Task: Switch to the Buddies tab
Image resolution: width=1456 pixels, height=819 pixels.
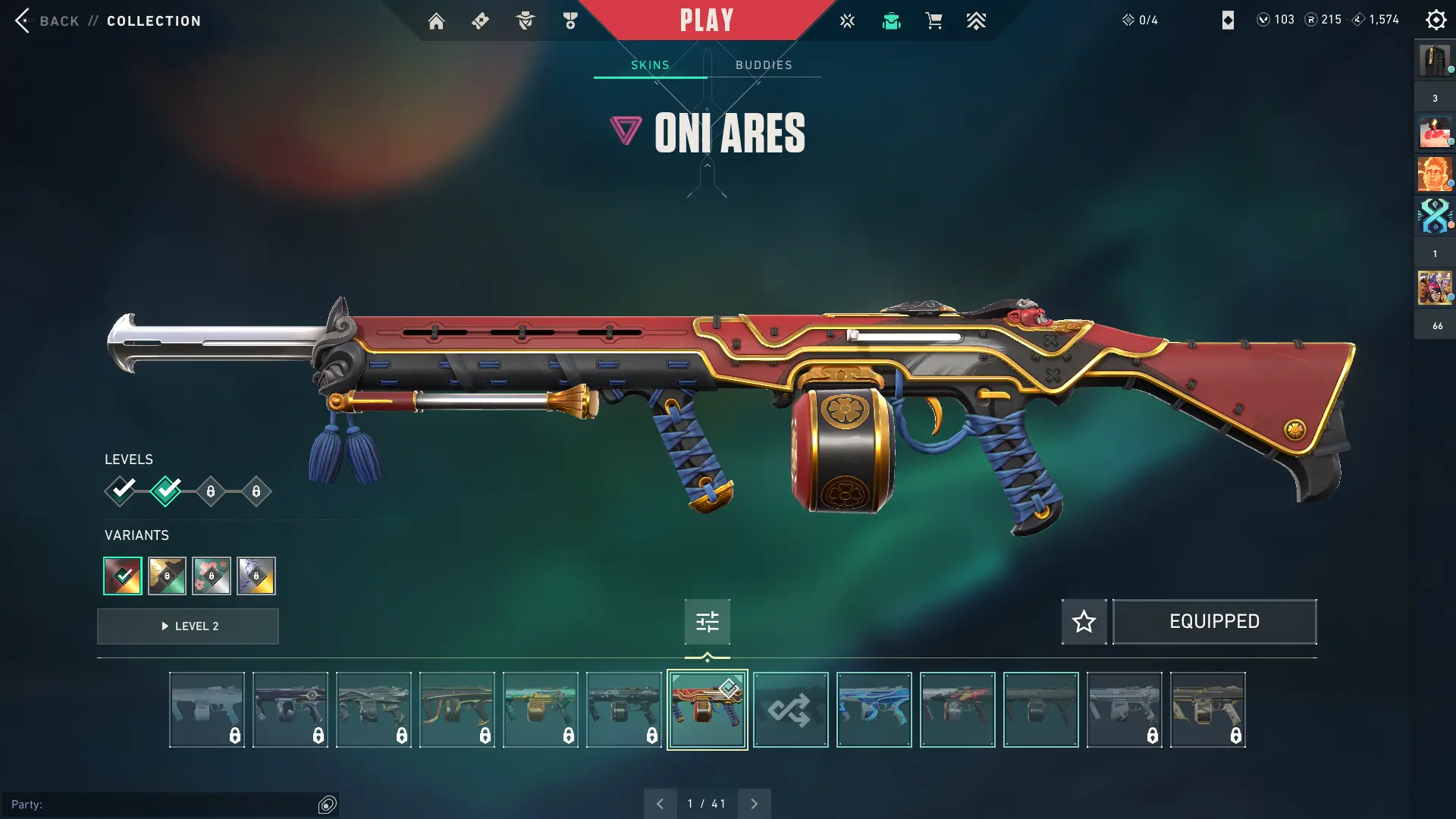Action: pyautogui.click(x=764, y=65)
